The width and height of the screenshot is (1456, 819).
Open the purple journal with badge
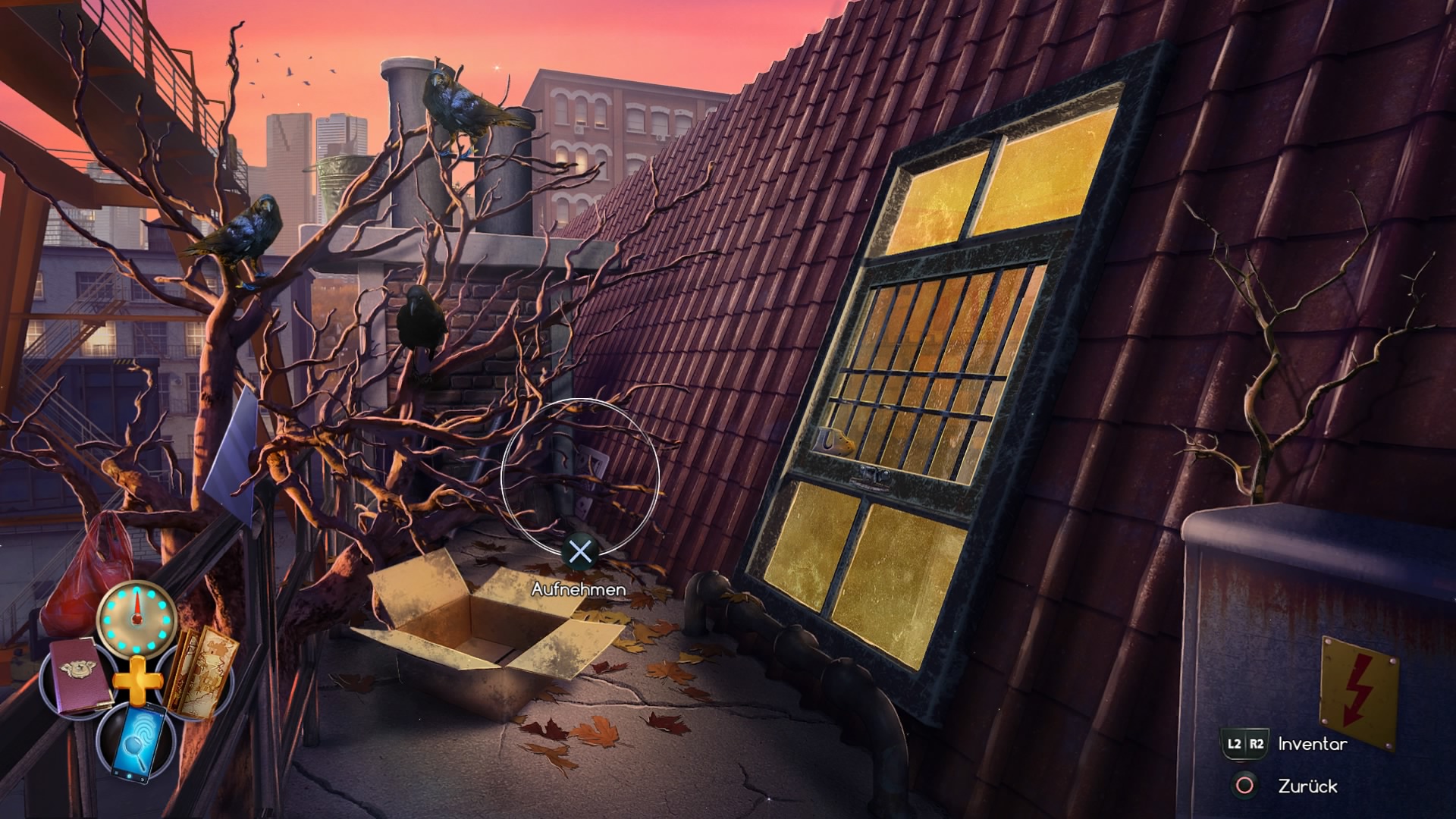78,674
